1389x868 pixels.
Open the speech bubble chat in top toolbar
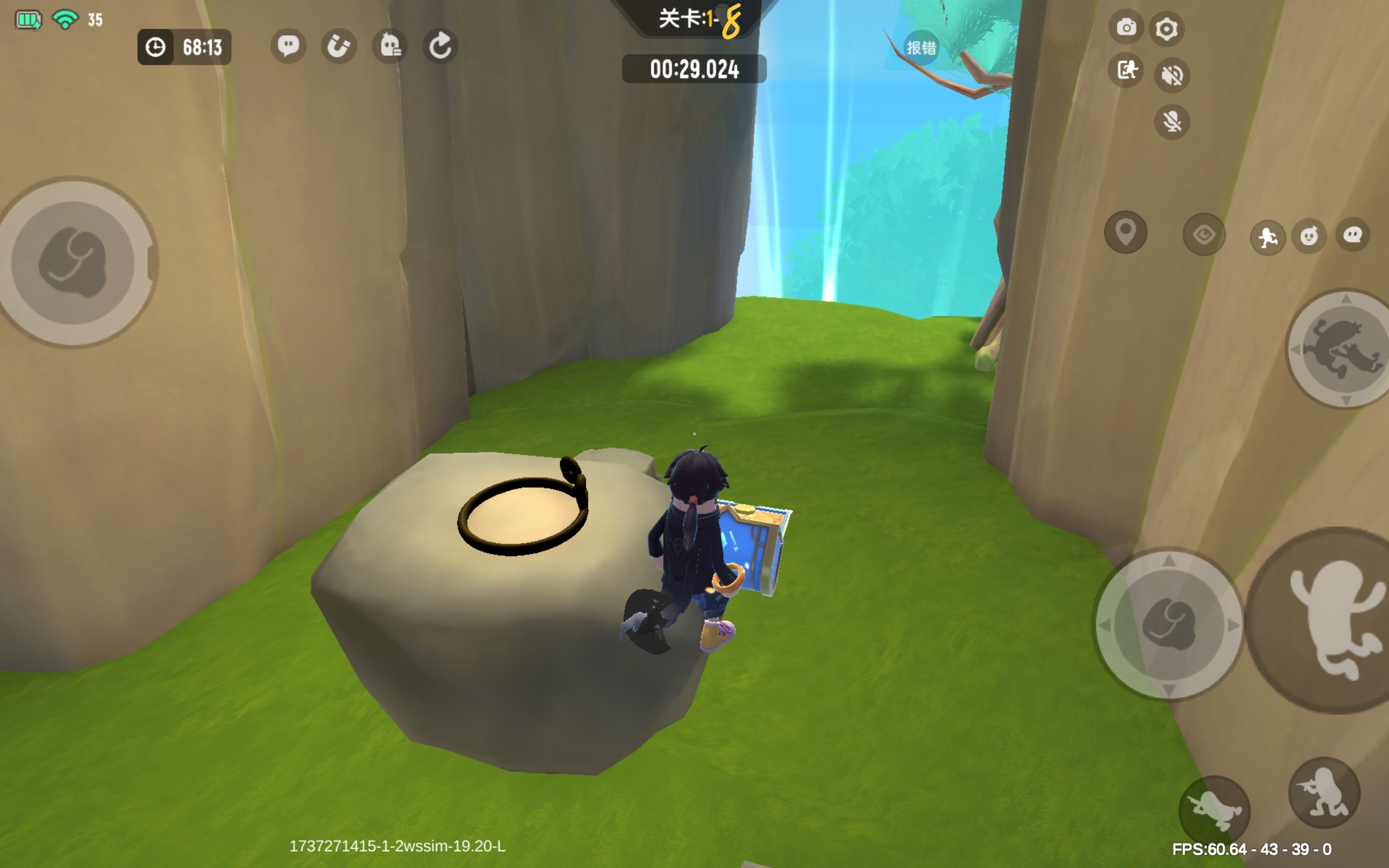pyautogui.click(x=288, y=46)
